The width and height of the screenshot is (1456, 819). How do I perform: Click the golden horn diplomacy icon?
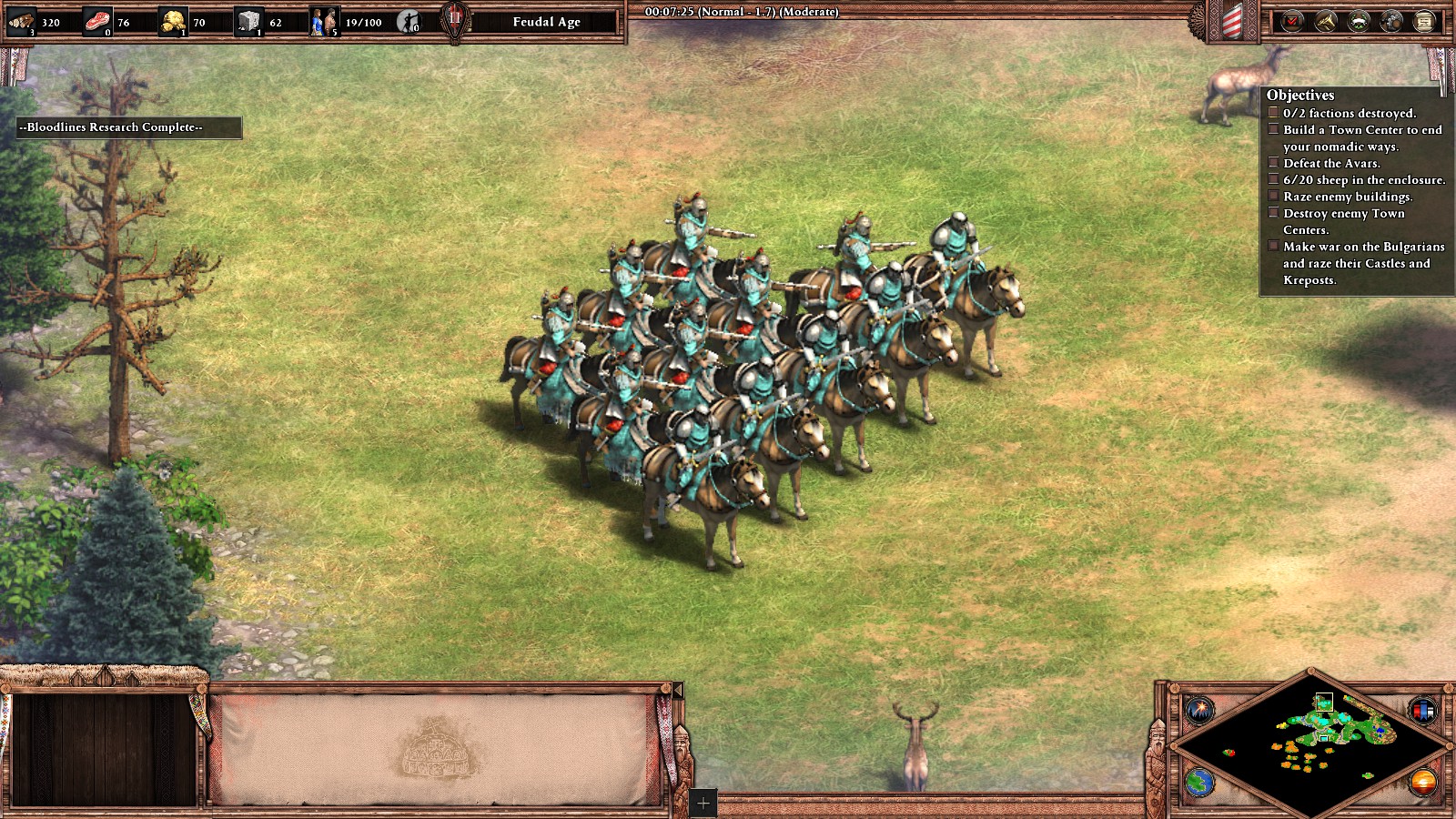1326,21
